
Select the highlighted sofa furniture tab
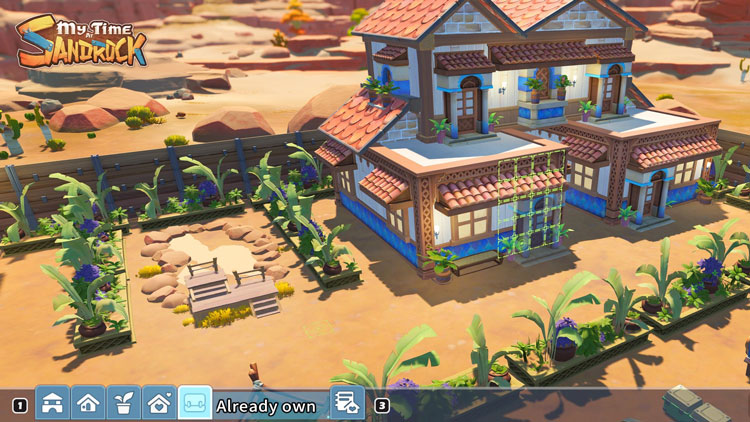tap(195, 403)
